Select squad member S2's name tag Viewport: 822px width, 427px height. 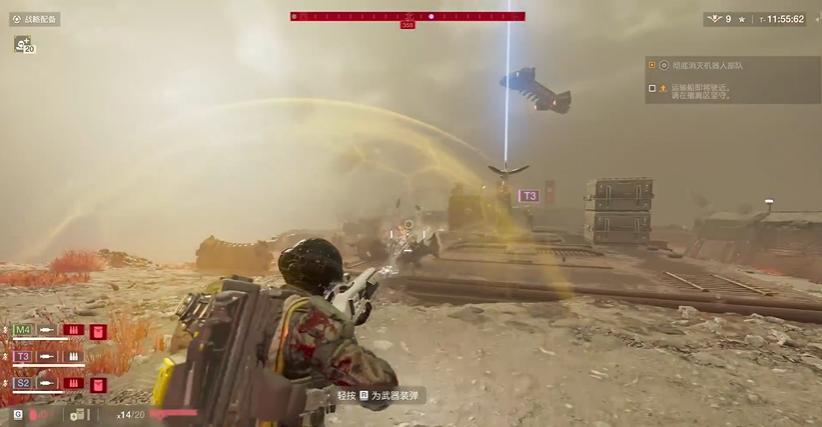tap(23, 383)
